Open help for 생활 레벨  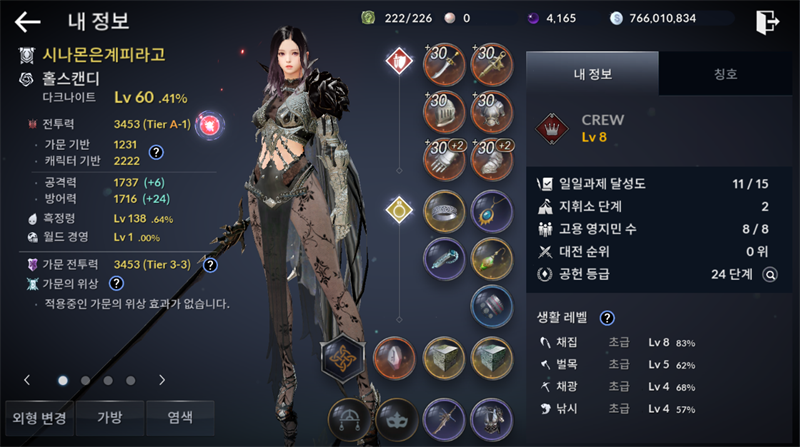tap(607, 318)
